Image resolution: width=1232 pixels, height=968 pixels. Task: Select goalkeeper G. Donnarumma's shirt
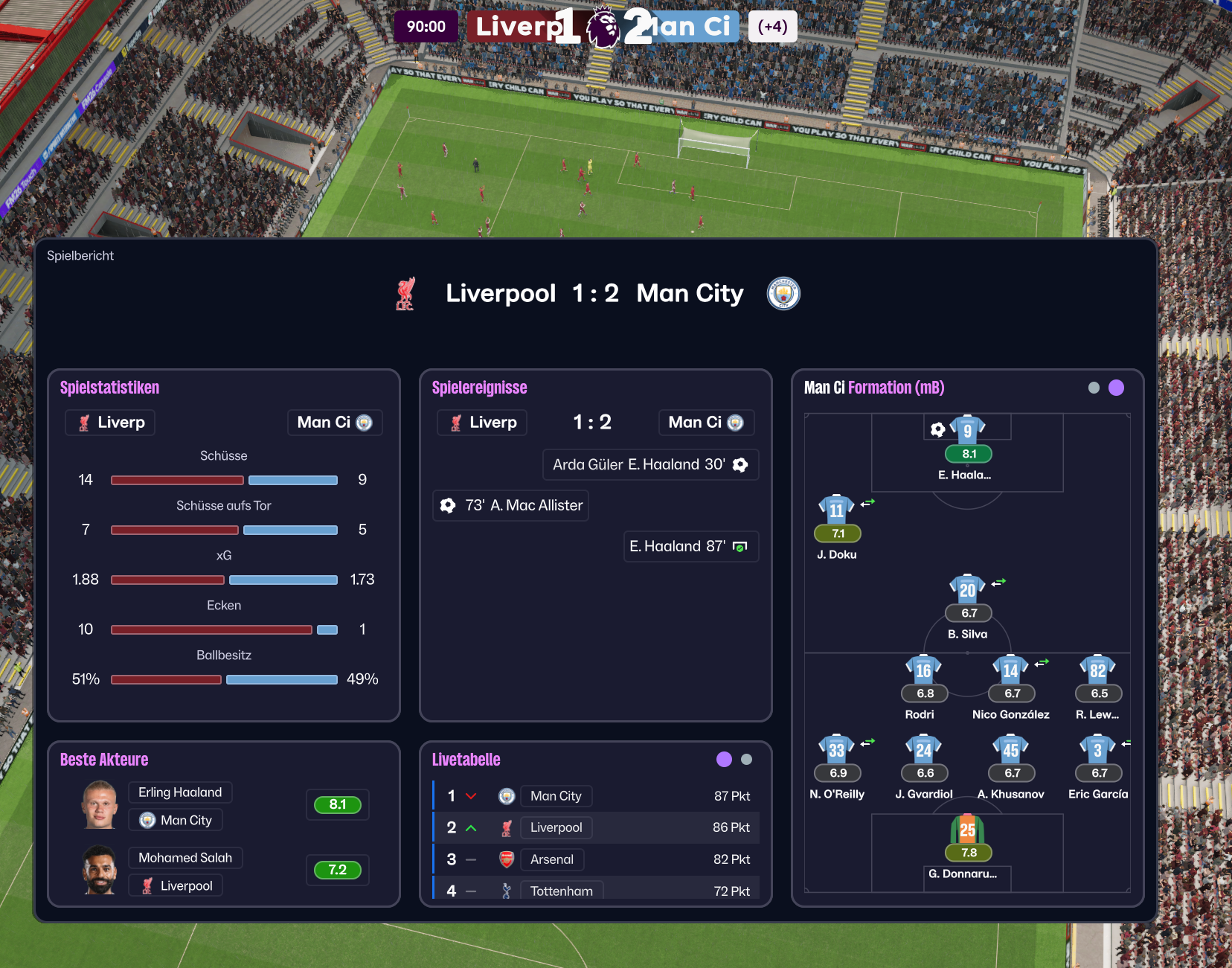click(967, 830)
